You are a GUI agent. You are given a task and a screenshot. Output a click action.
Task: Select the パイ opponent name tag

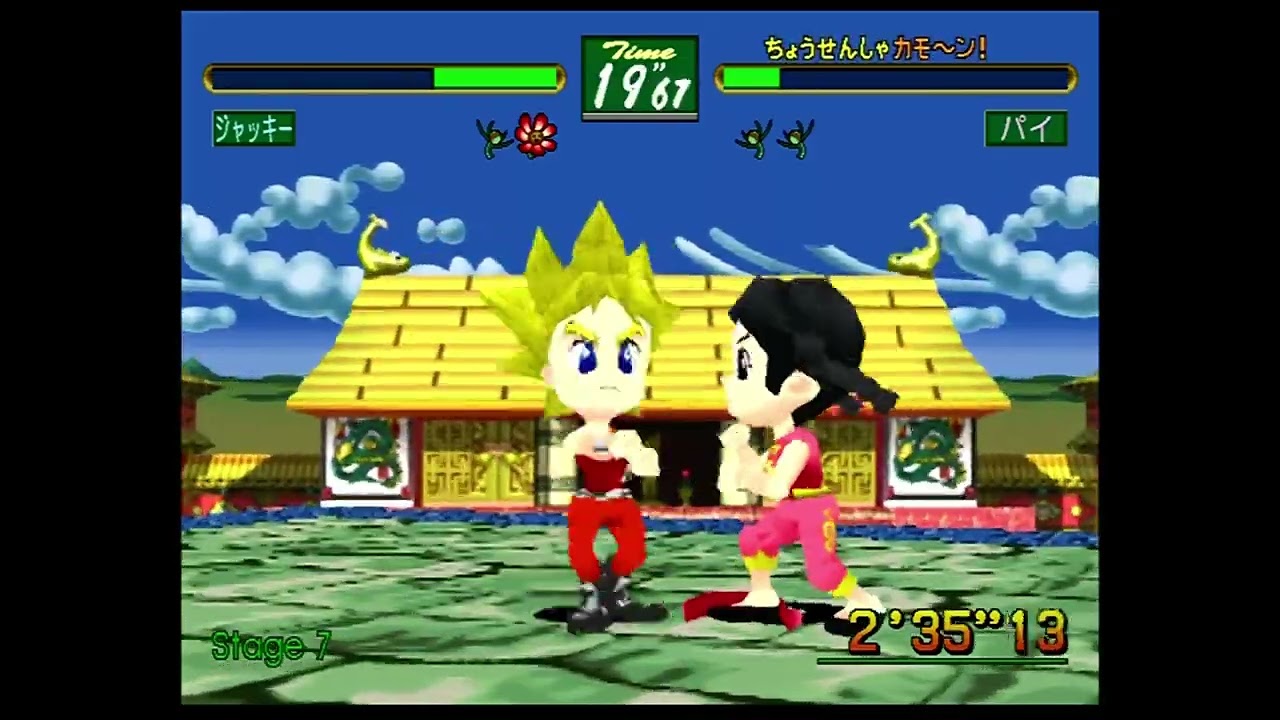pos(1025,128)
